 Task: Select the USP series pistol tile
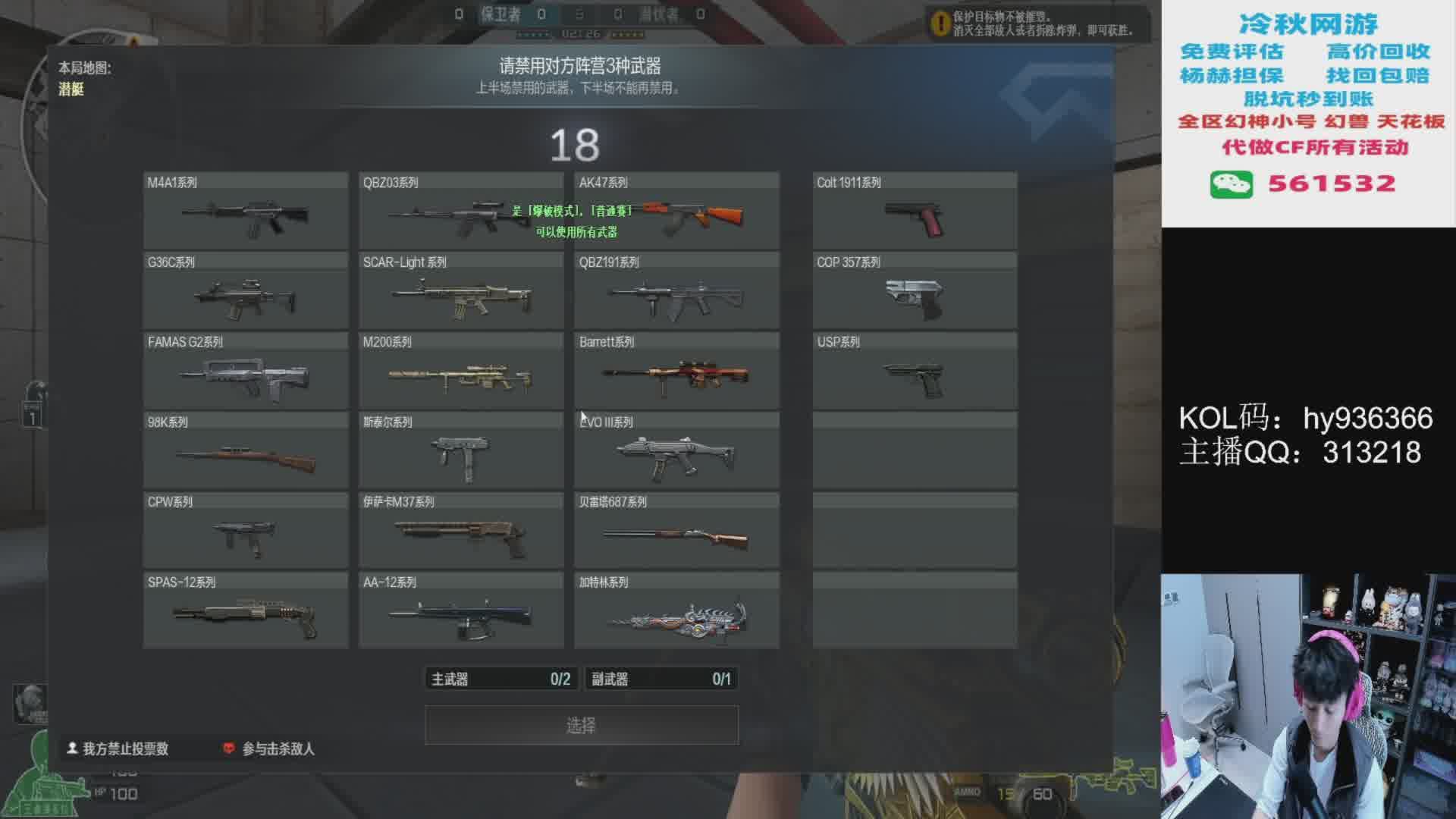(x=915, y=372)
